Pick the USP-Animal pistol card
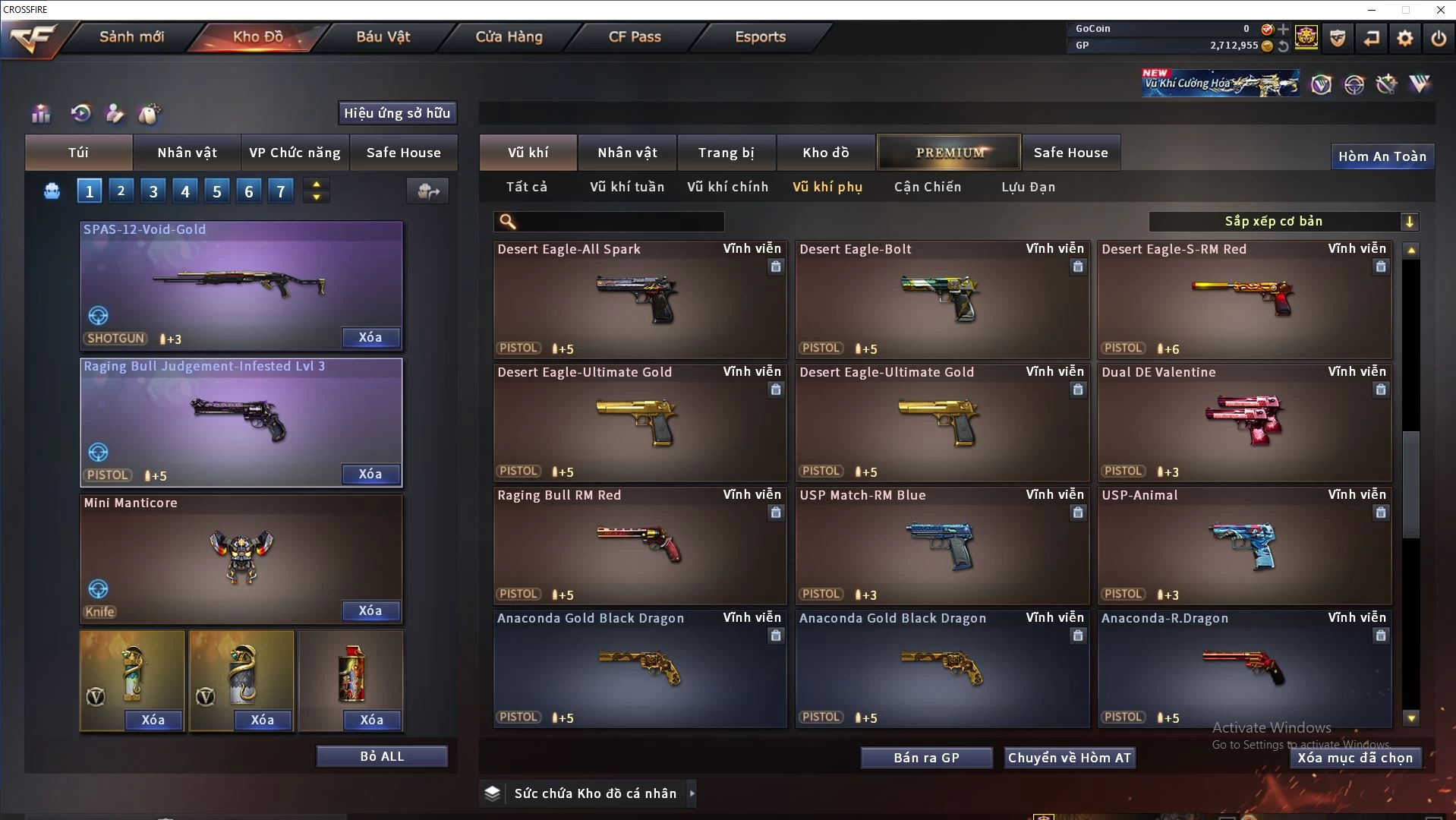Viewport: 1456px width, 820px height. tap(1244, 546)
